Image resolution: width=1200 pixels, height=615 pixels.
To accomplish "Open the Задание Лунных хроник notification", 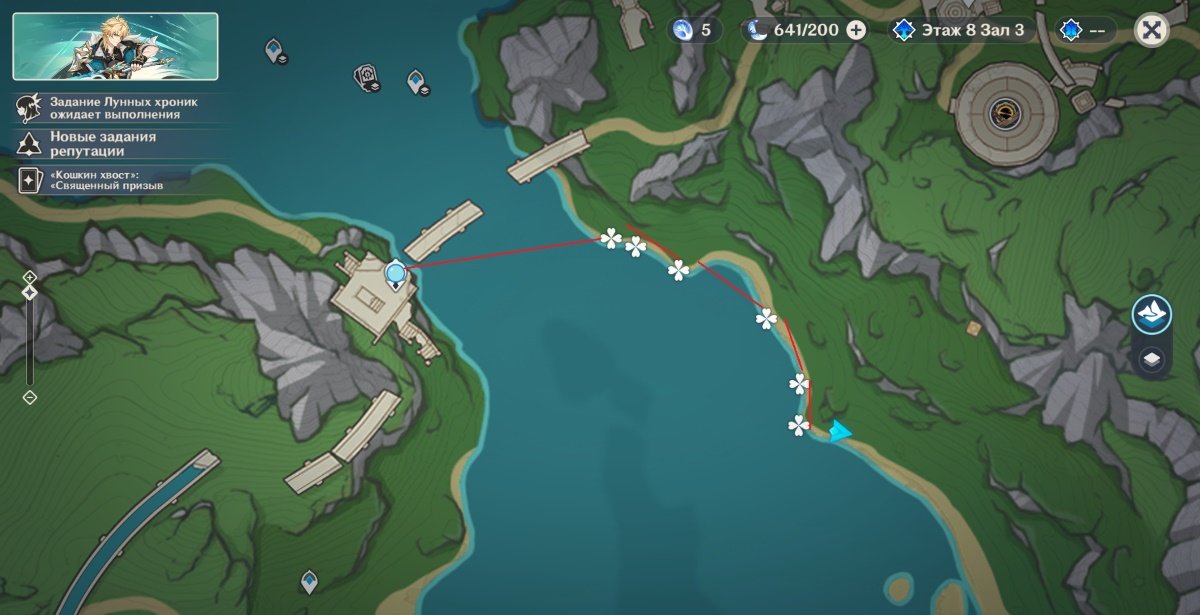I will (x=110, y=108).
